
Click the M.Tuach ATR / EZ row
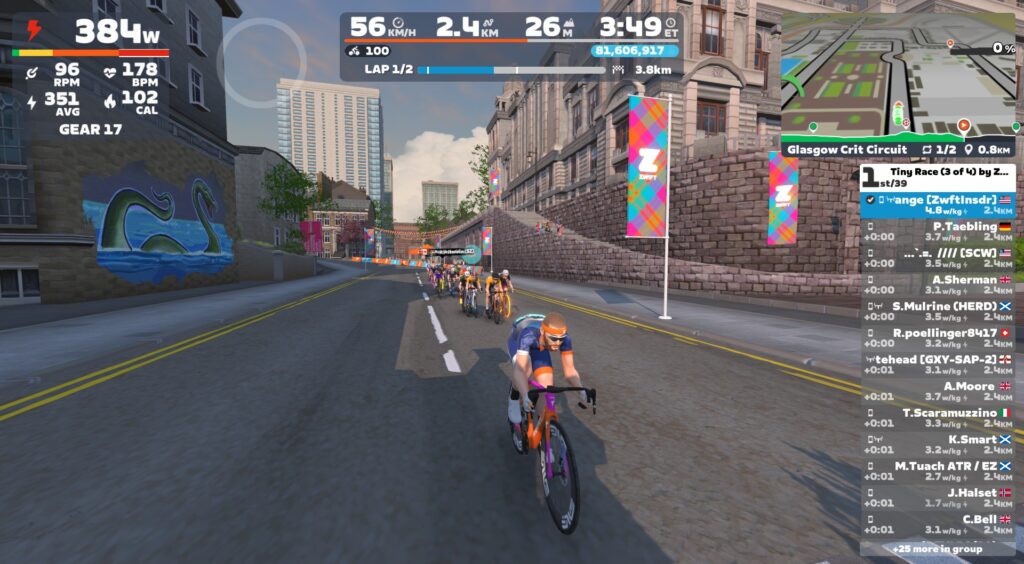pos(938,470)
